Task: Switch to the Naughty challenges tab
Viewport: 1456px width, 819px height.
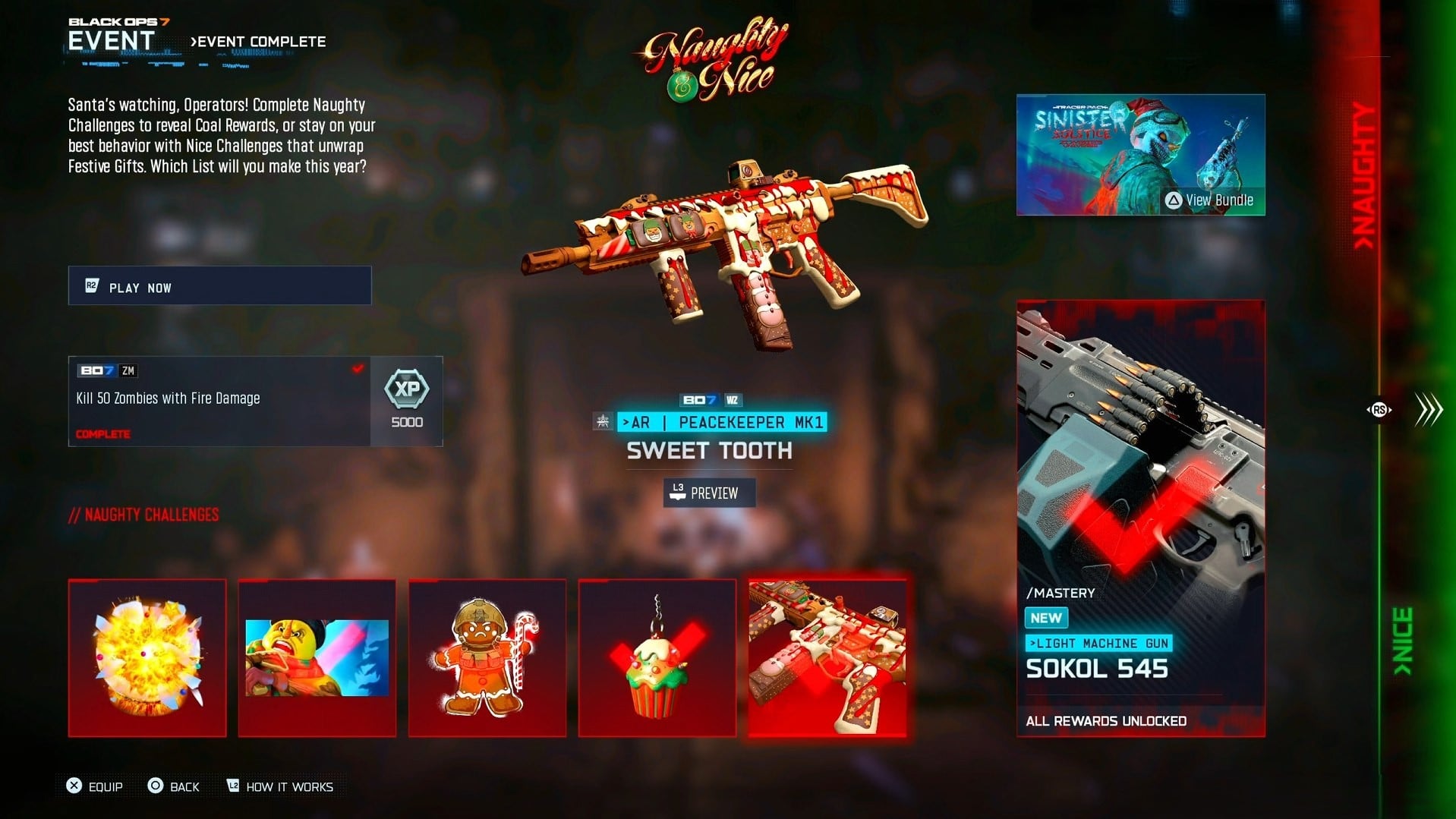Action: (1365, 175)
